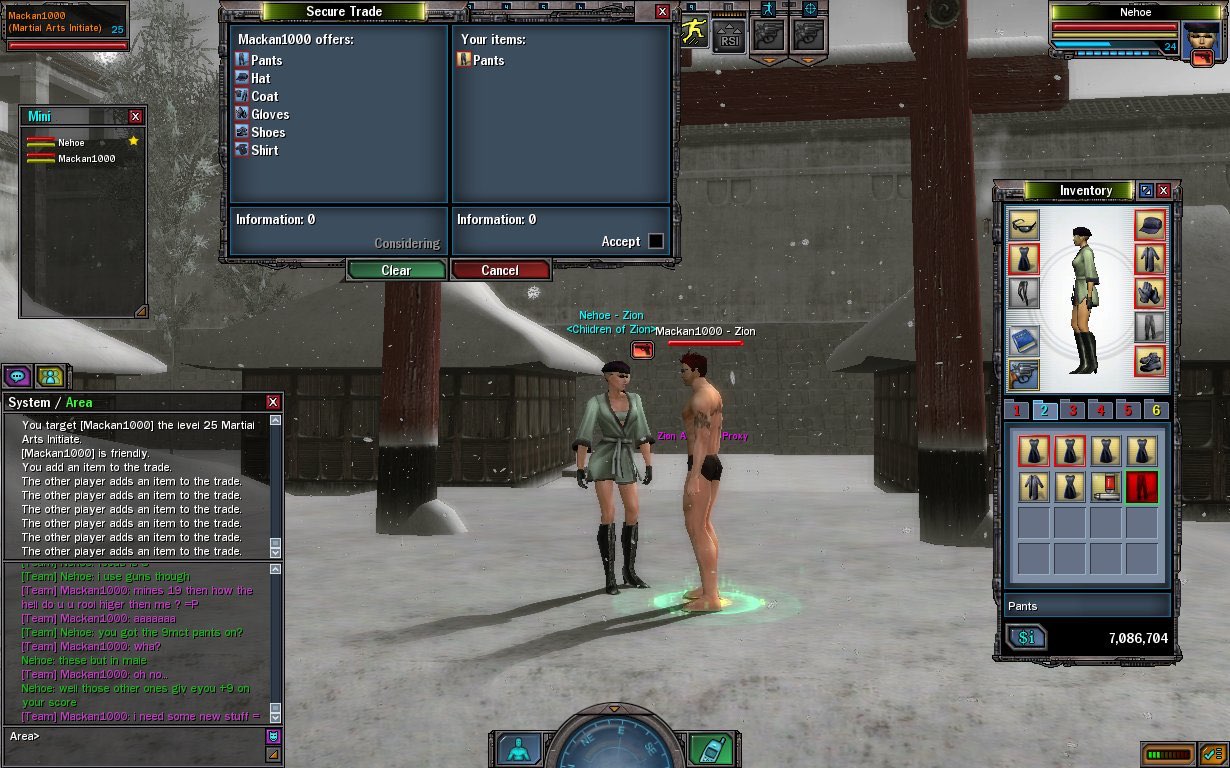Click the $i information currency button
Screen dimensions: 1230x768
1027,638
